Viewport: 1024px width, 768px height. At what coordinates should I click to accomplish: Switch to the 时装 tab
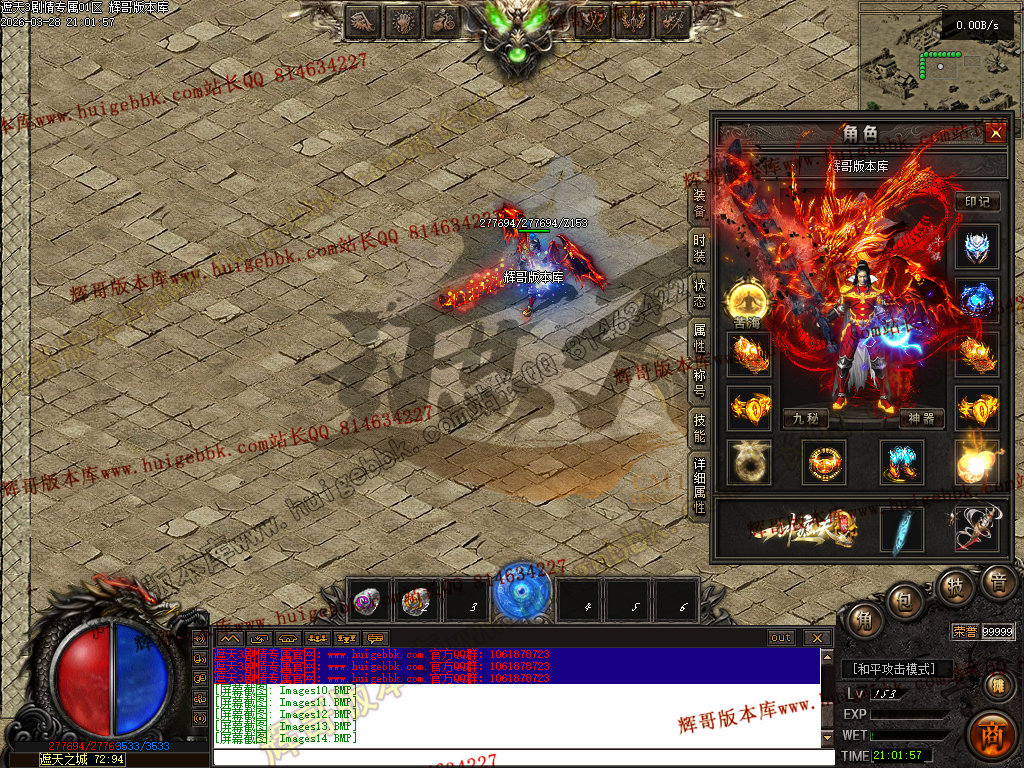coord(700,249)
